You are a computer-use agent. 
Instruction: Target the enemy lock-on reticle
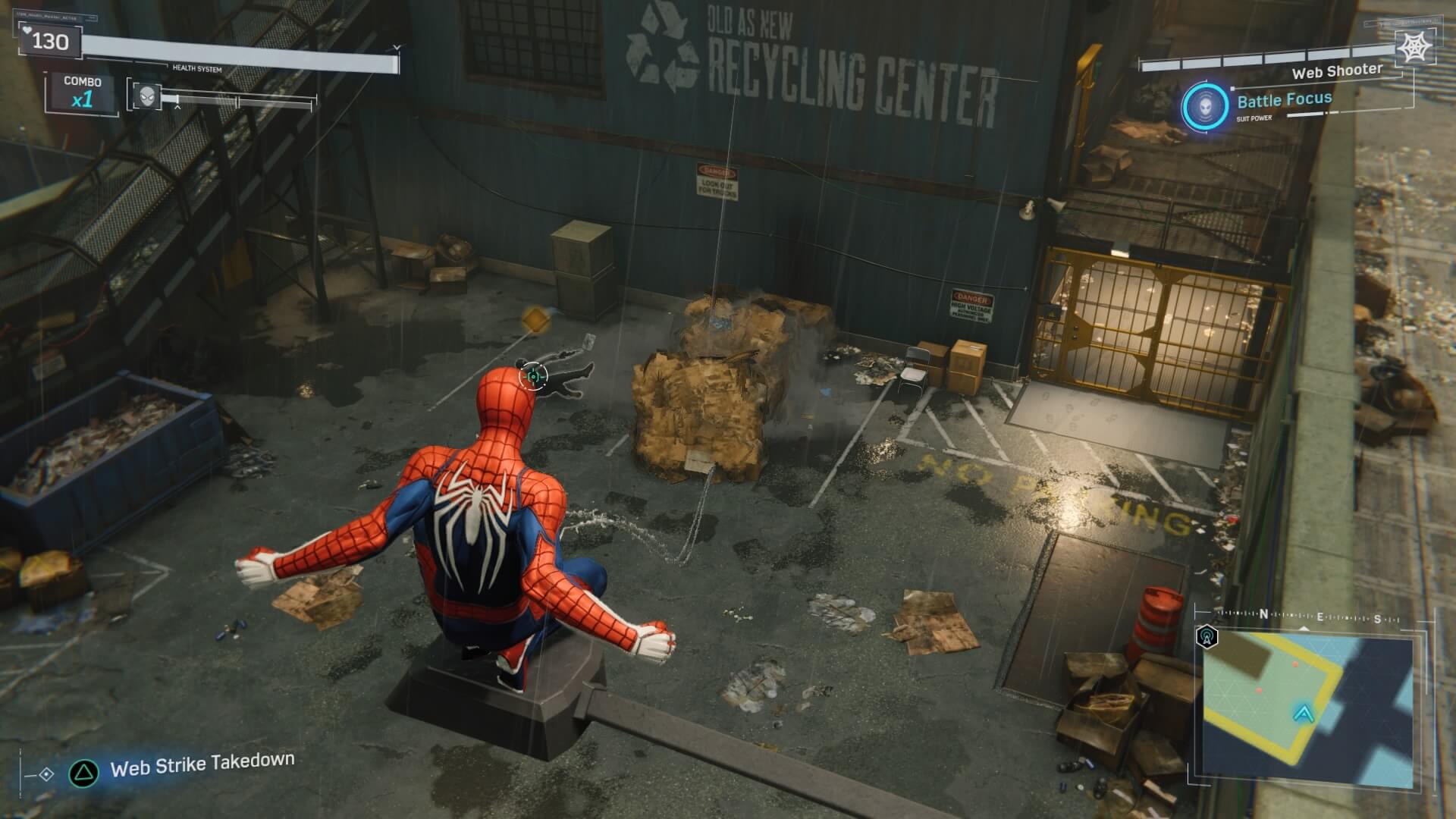[534, 375]
